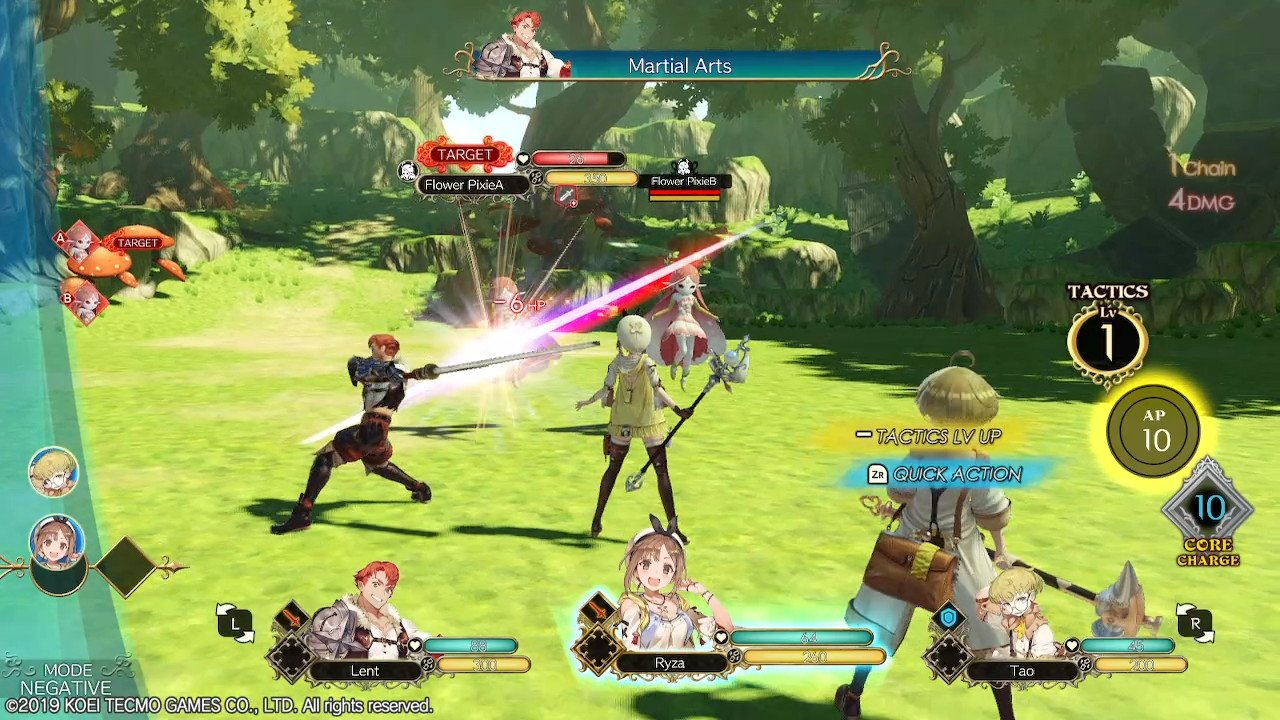
Task: Select Ryza's round turn-order portrait
Action: (x=57, y=543)
